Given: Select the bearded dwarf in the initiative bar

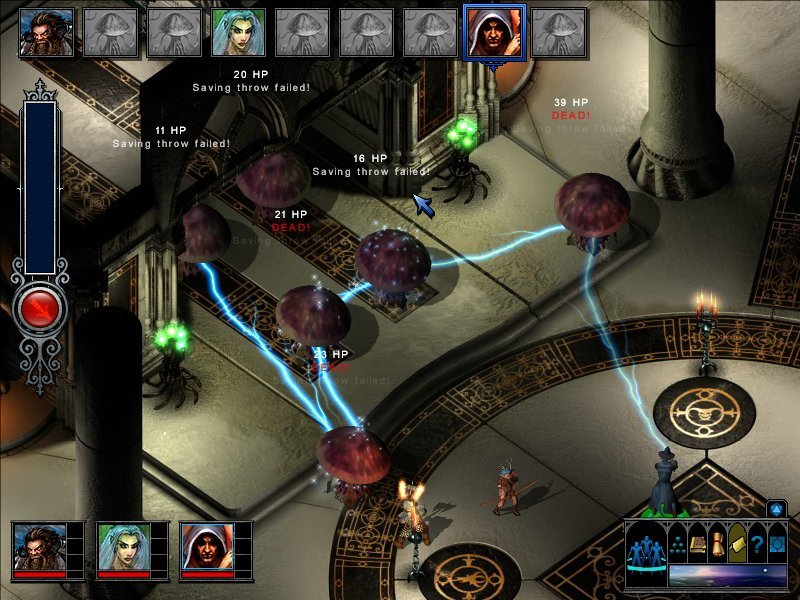Looking at the screenshot, I should click(x=46, y=32).
